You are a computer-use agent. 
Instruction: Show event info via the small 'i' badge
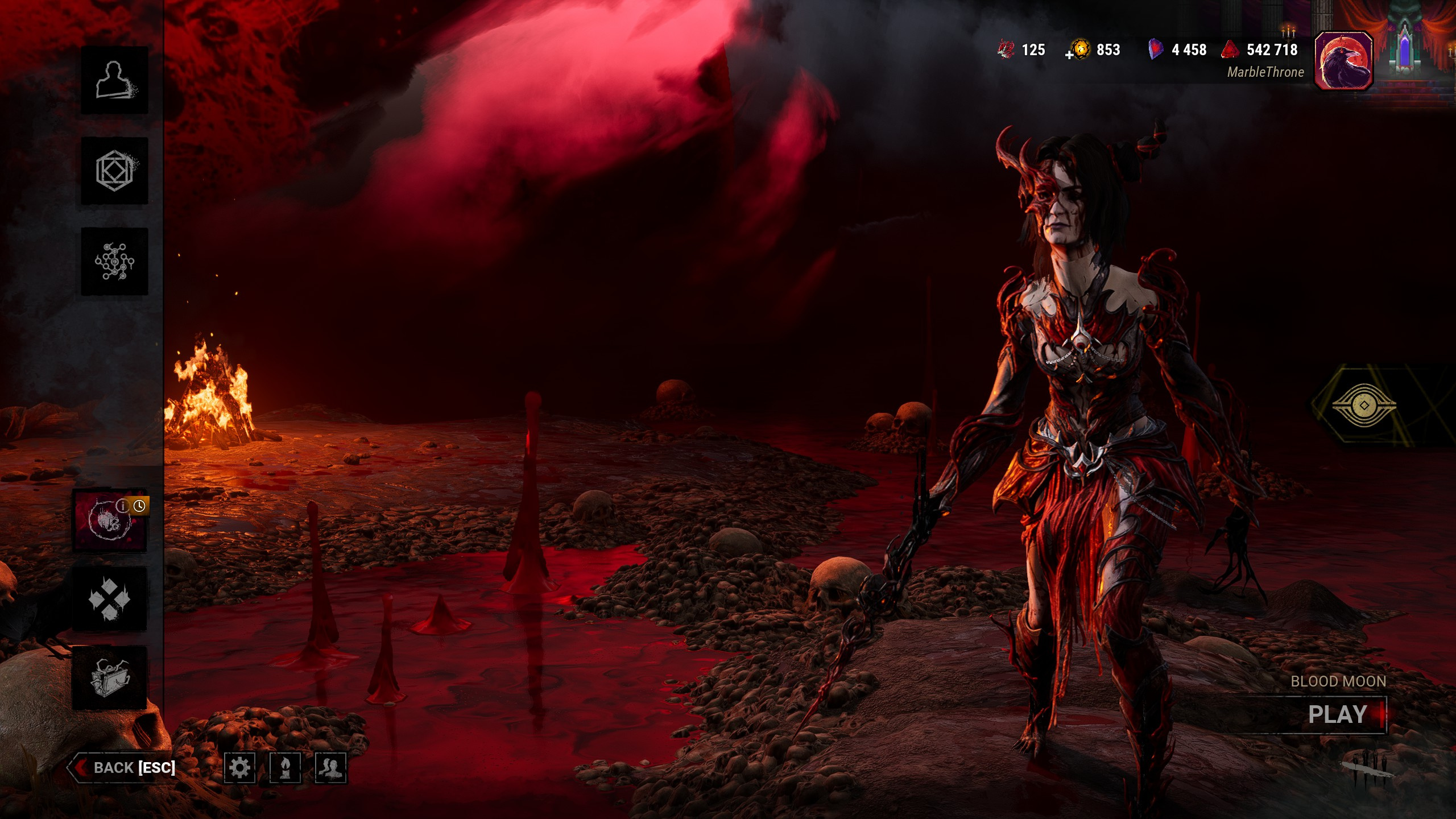122,505
